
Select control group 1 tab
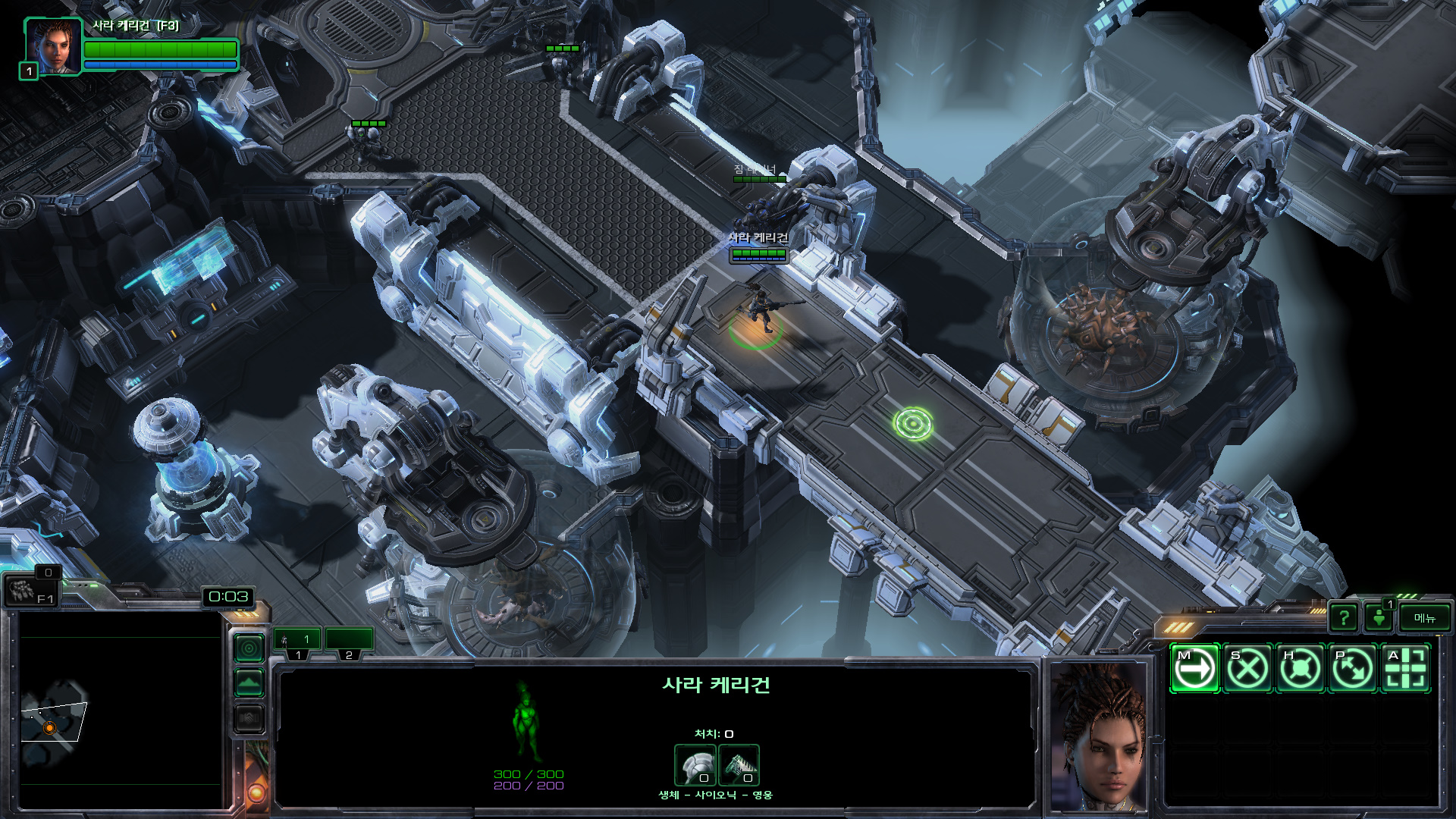(297, 641)
